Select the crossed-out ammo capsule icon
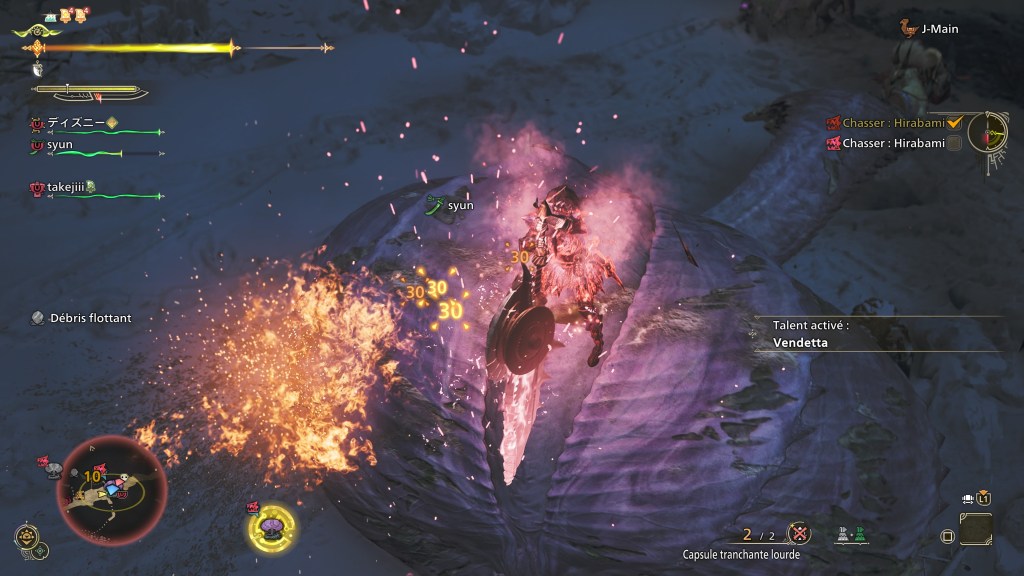This screenshot has width=1024, height=576. (799, 534)
